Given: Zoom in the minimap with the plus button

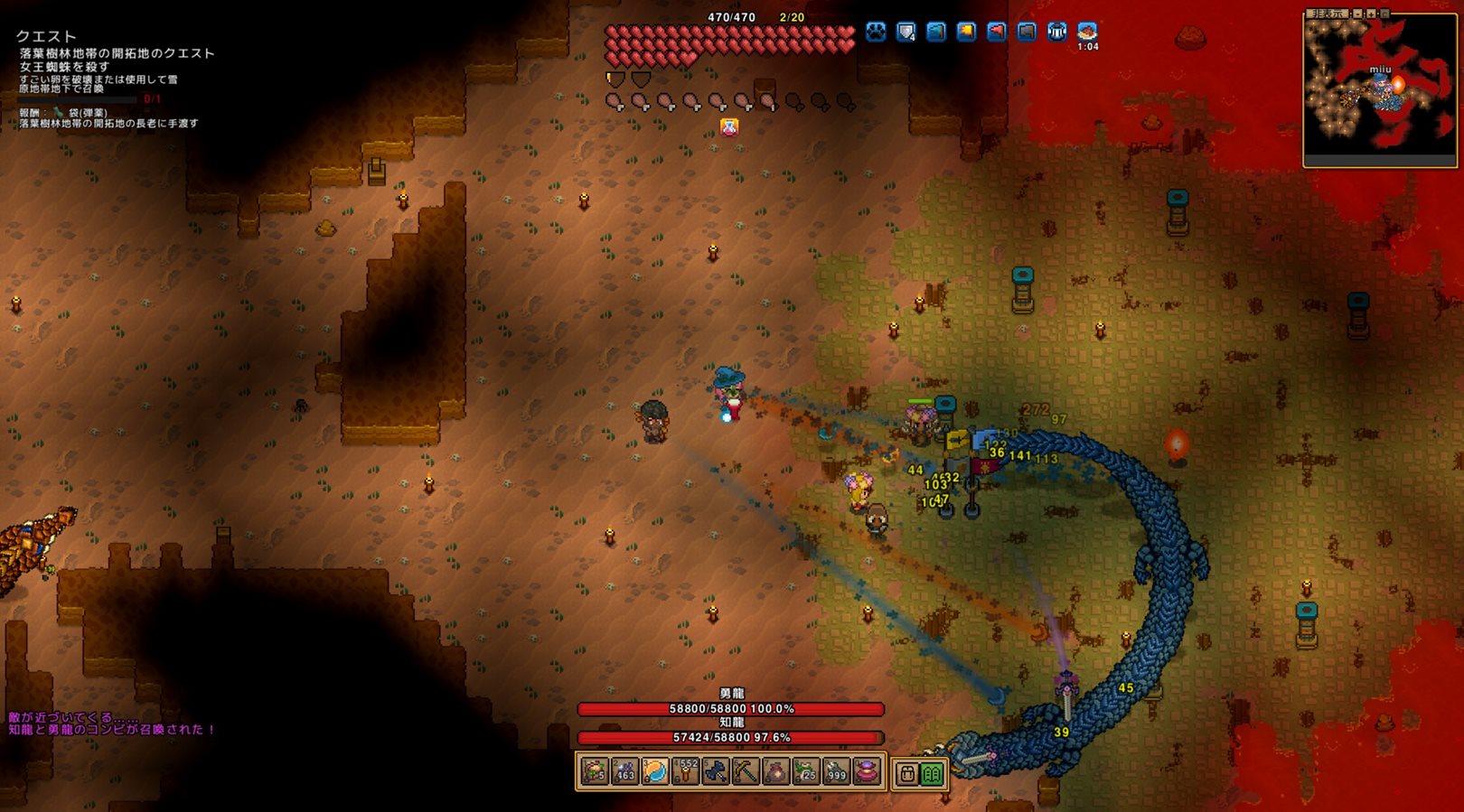Looking at the screenshot, I should [x=1371, y=14].
